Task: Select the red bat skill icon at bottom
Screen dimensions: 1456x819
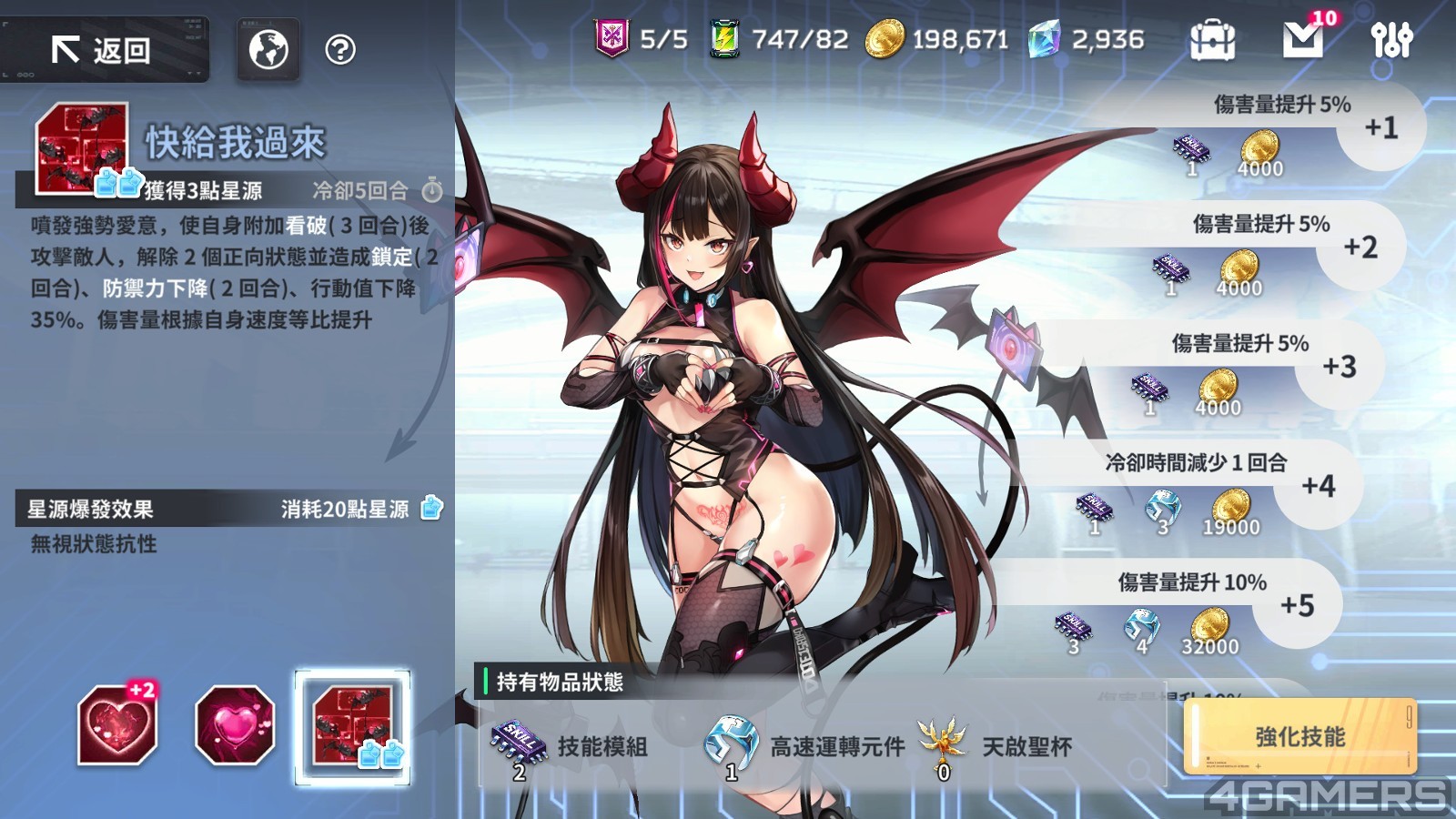Action: [x=352, y=727]
